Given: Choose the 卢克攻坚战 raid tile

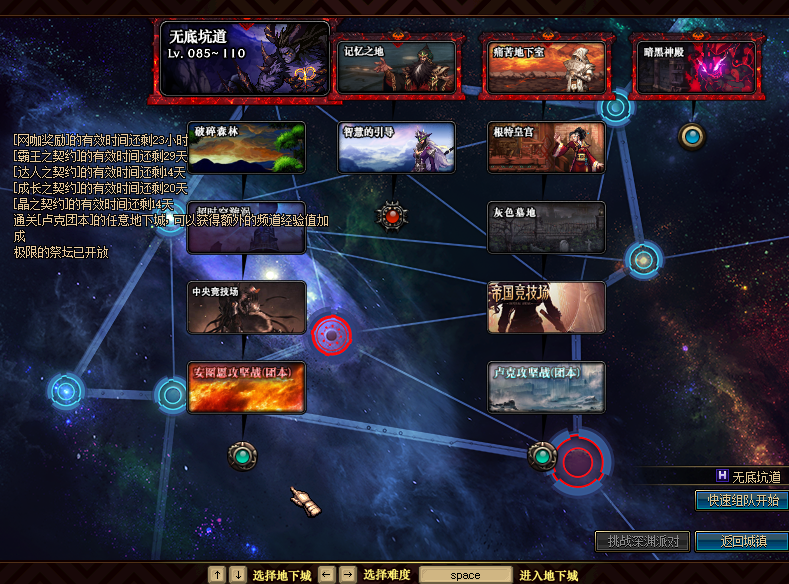Looking at the screenshot, I should click(x=546, y=387).
